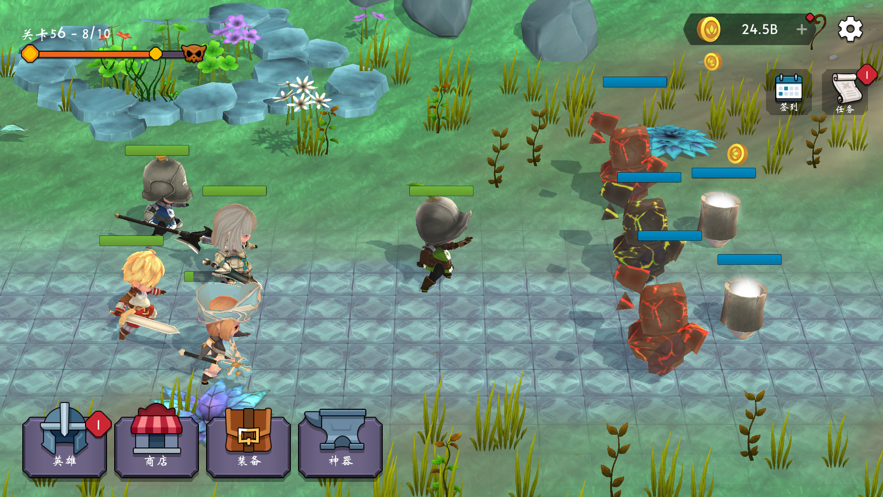Open the 神器 artifact anvil menu
The image size is (883, 497).
(340, 441)
